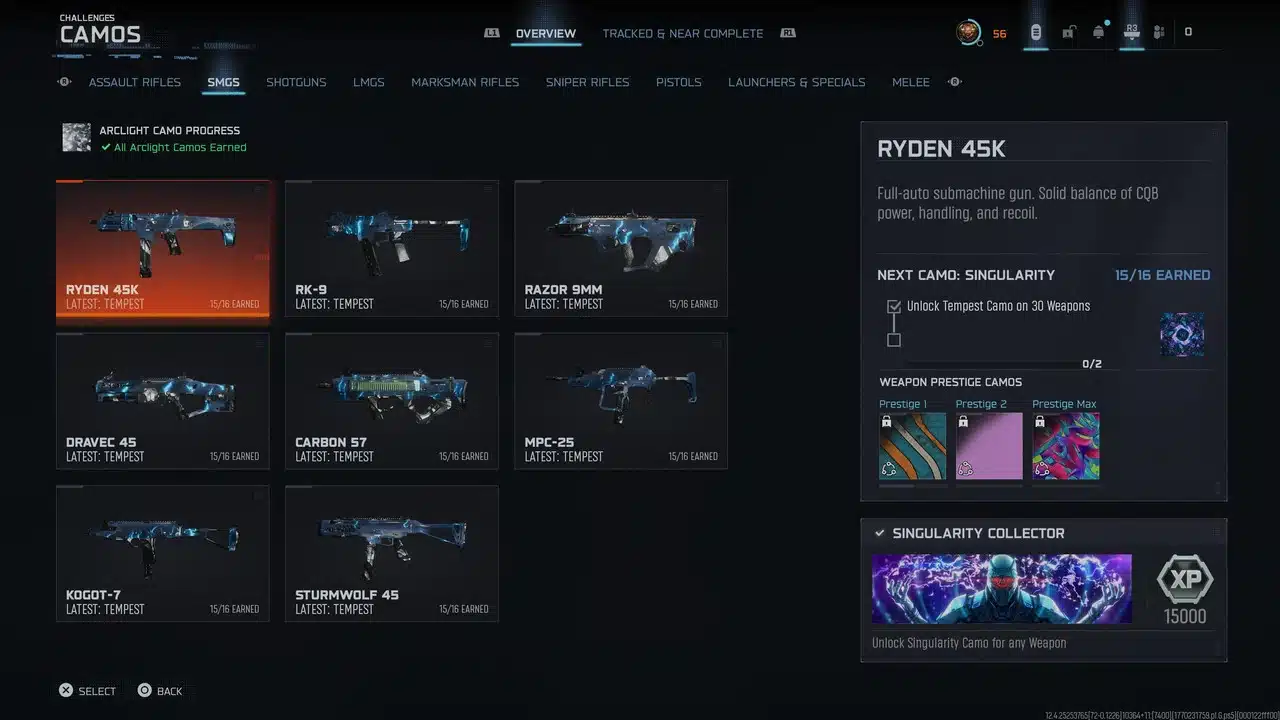Choose the Kogot-7 weapon tile
The height and width of the screenshot is (720, 1280).
[163, 553]
